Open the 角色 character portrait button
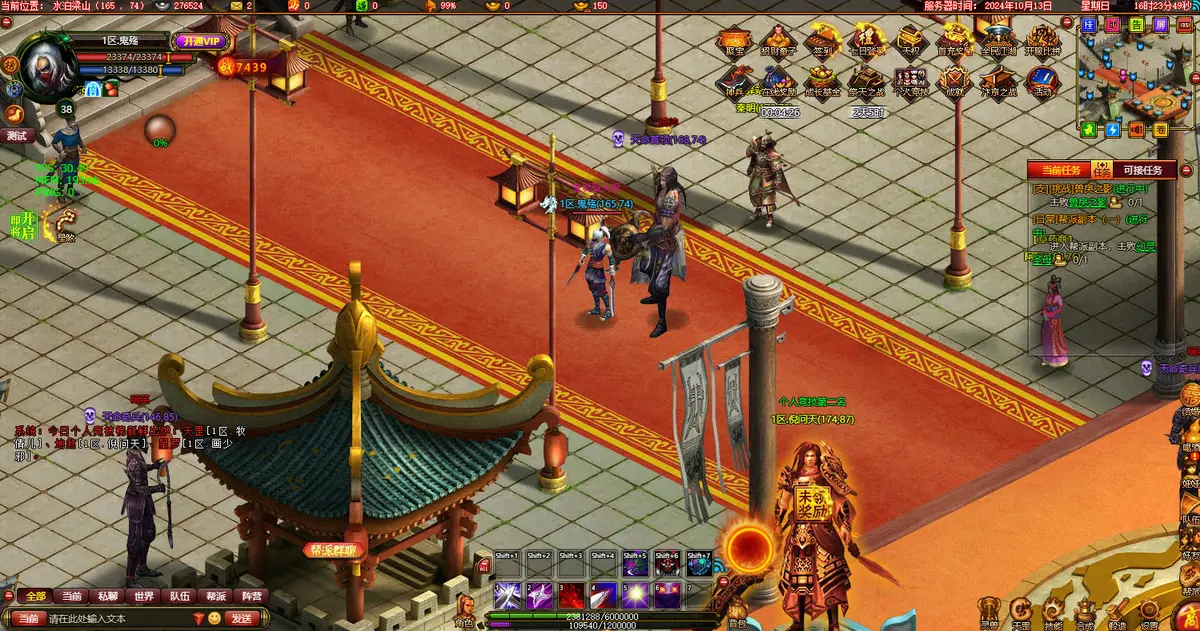The height and width of the screenshot is (631, 1200). (x=465, y=608)
